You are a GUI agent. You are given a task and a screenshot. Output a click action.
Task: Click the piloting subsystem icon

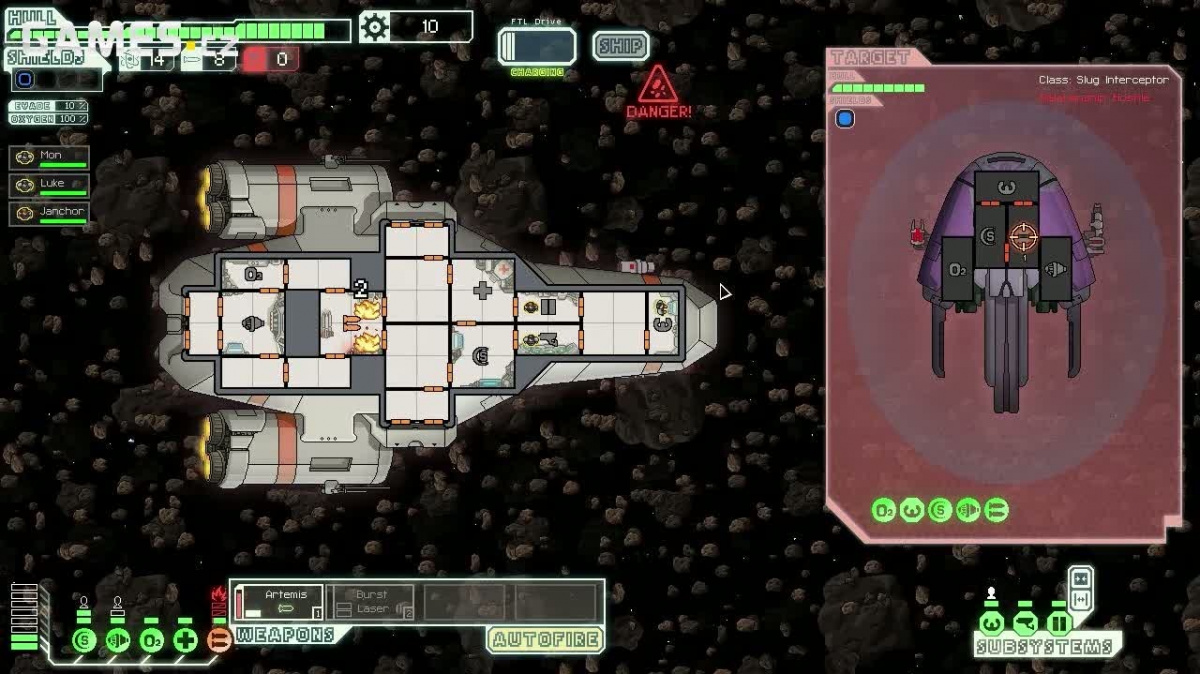(x=991, y=624)
